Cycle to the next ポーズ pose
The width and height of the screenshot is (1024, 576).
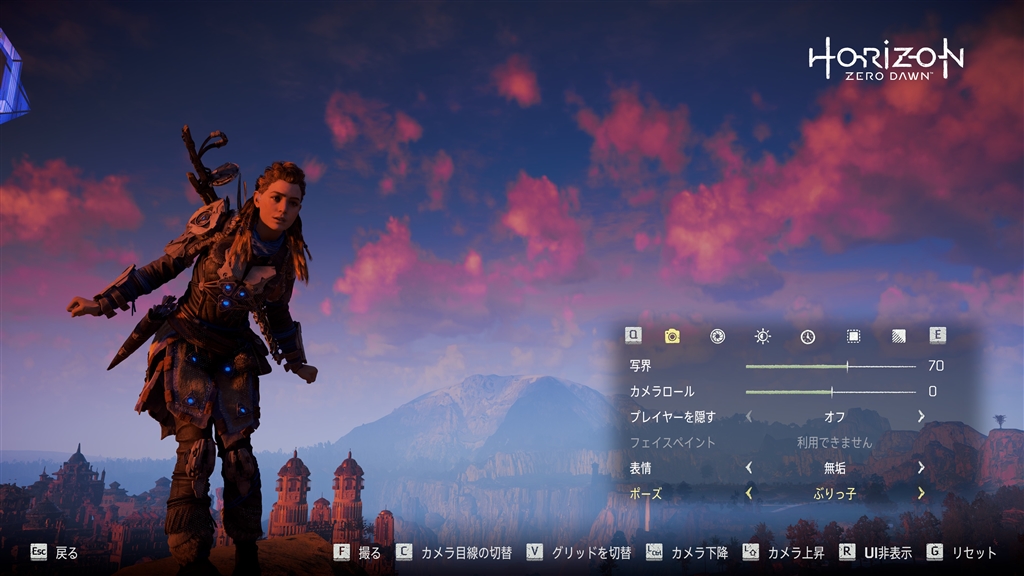point(920,493)
